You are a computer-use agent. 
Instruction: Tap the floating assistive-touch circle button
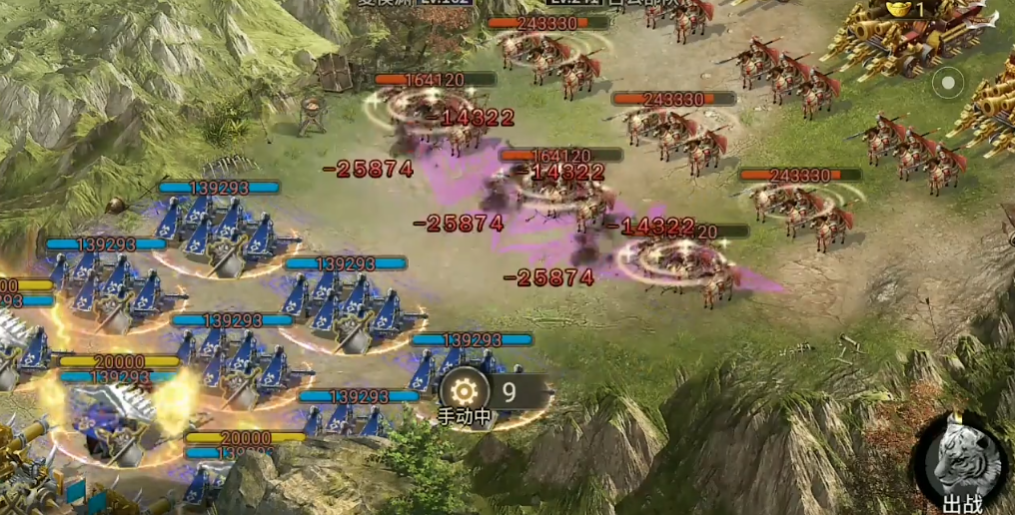pos(948,79)
